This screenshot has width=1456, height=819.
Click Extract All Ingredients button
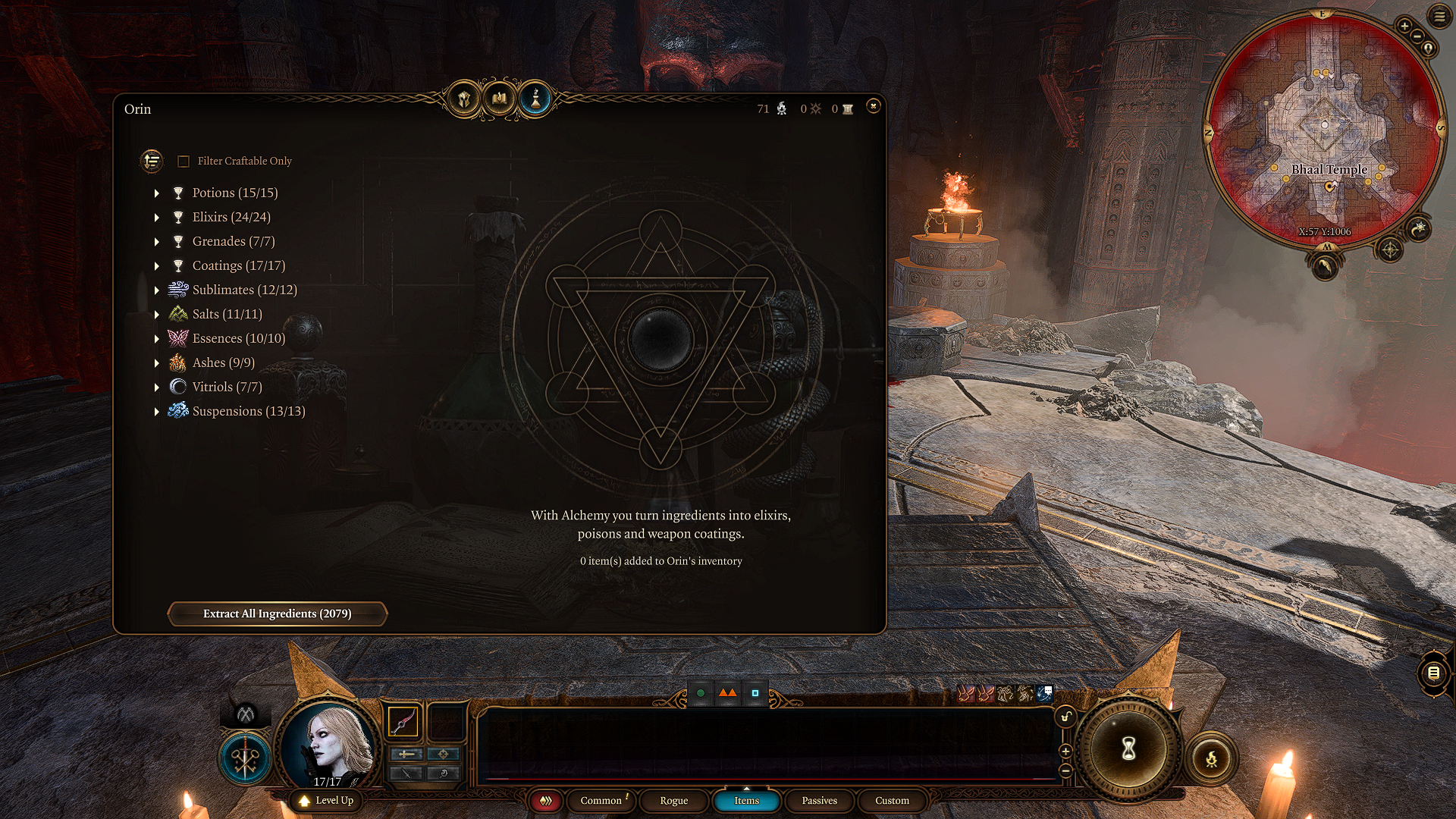point(277,613)
